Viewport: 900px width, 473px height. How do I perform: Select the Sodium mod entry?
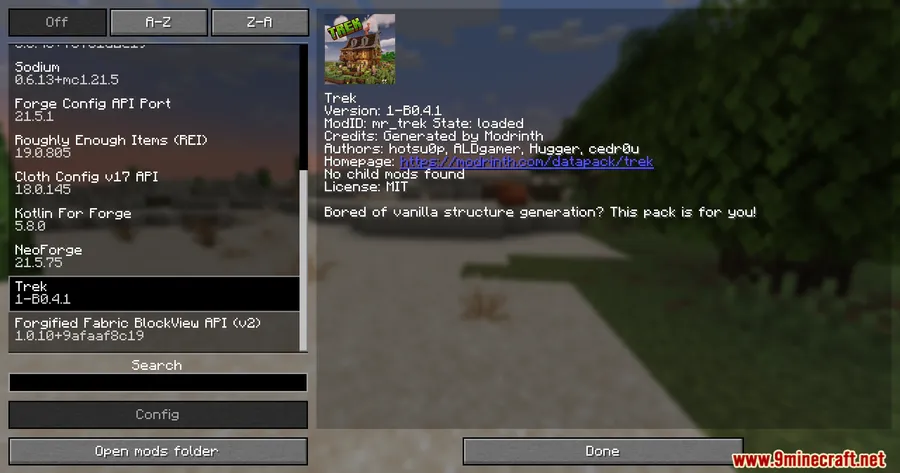point(150,75)
